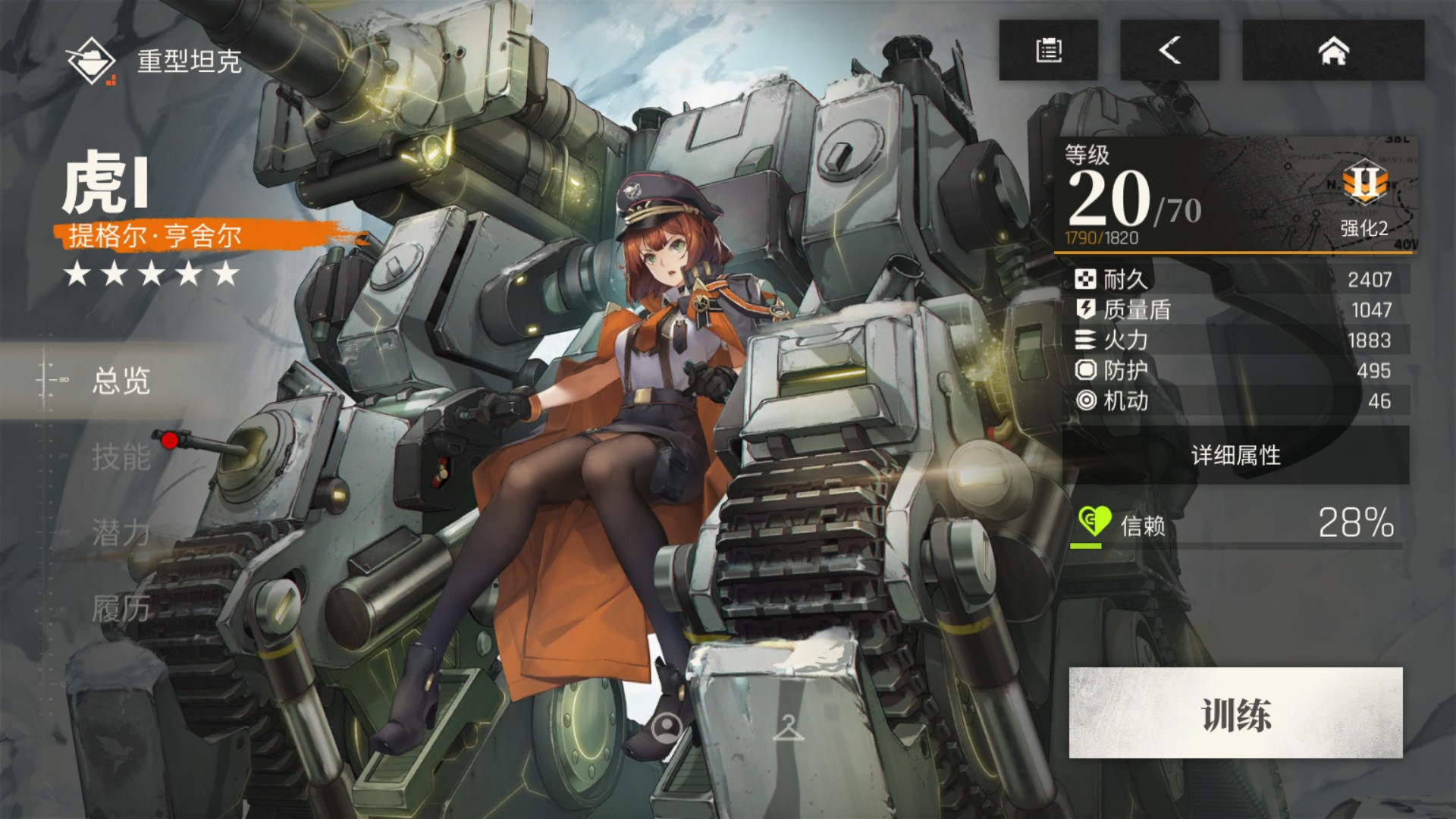Open the 技能 skills tab
This screenshot has width=1456, height=819.
pos(121,457)
